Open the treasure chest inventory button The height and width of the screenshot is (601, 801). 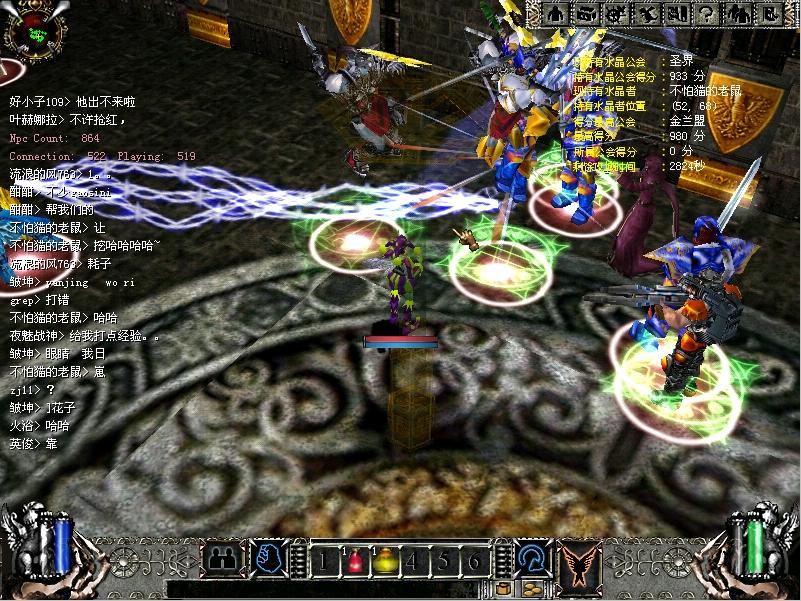(x=586, y=14)
